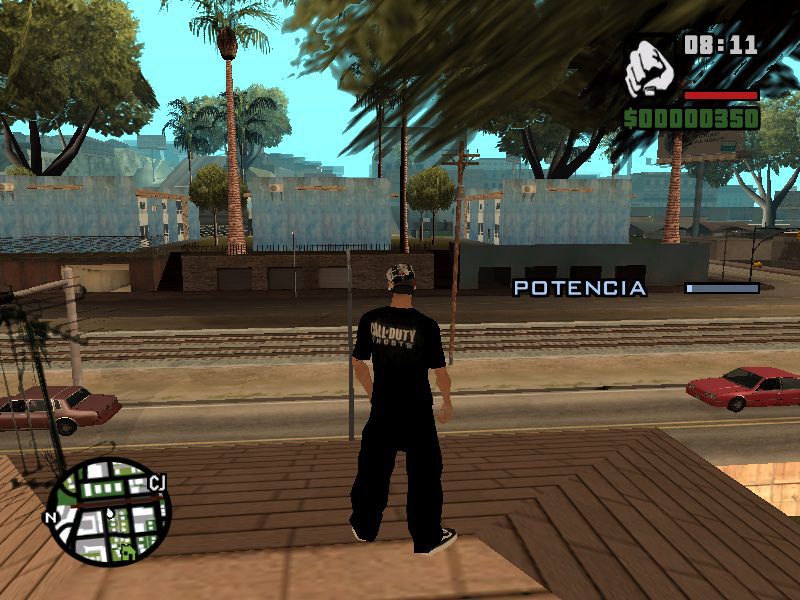The image size is (800, 600).
Task: Open the circular radar minimap
Action: pyautogui.click(x=108, y=511)
